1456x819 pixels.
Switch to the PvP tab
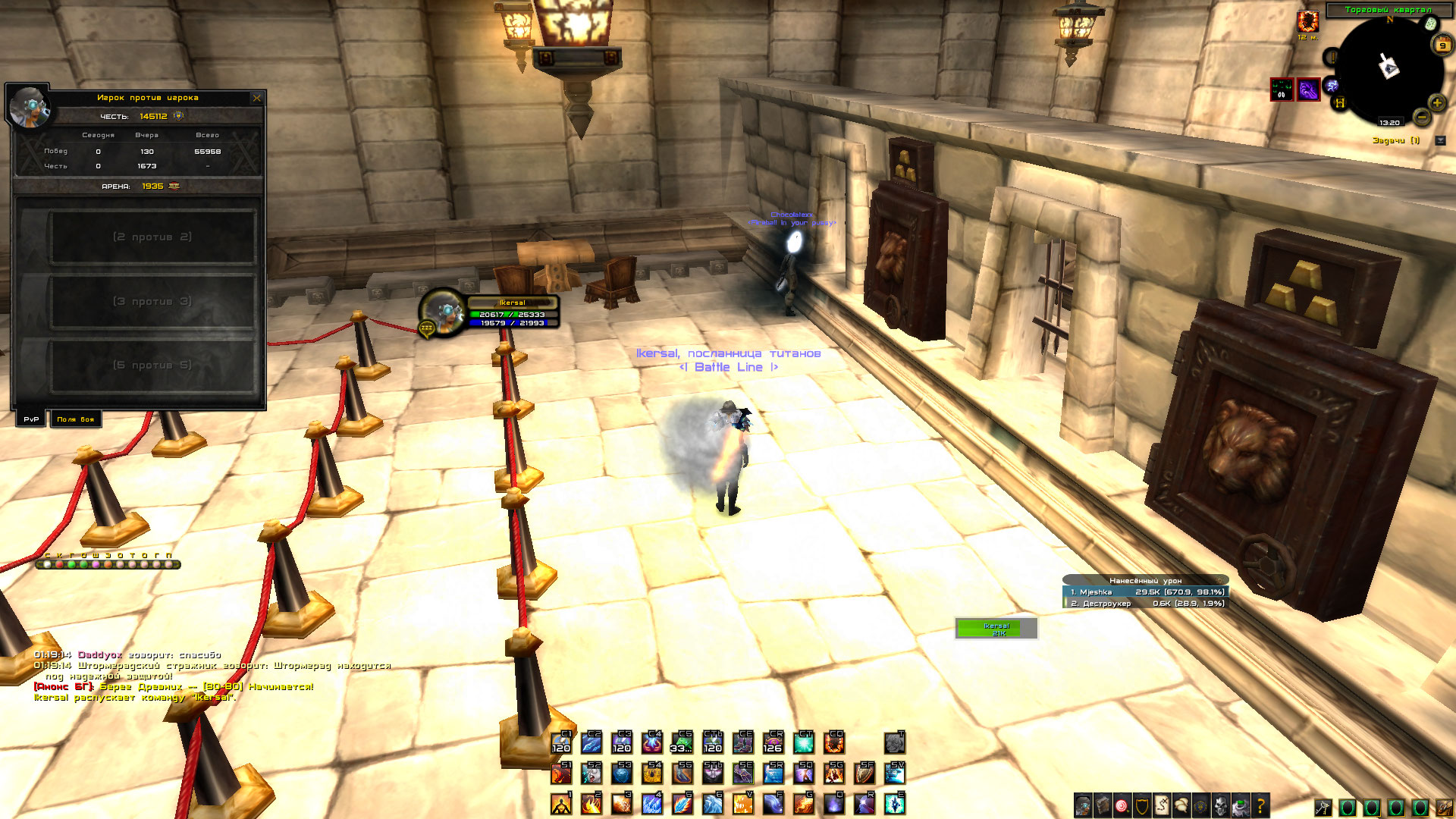click(31, 419)
